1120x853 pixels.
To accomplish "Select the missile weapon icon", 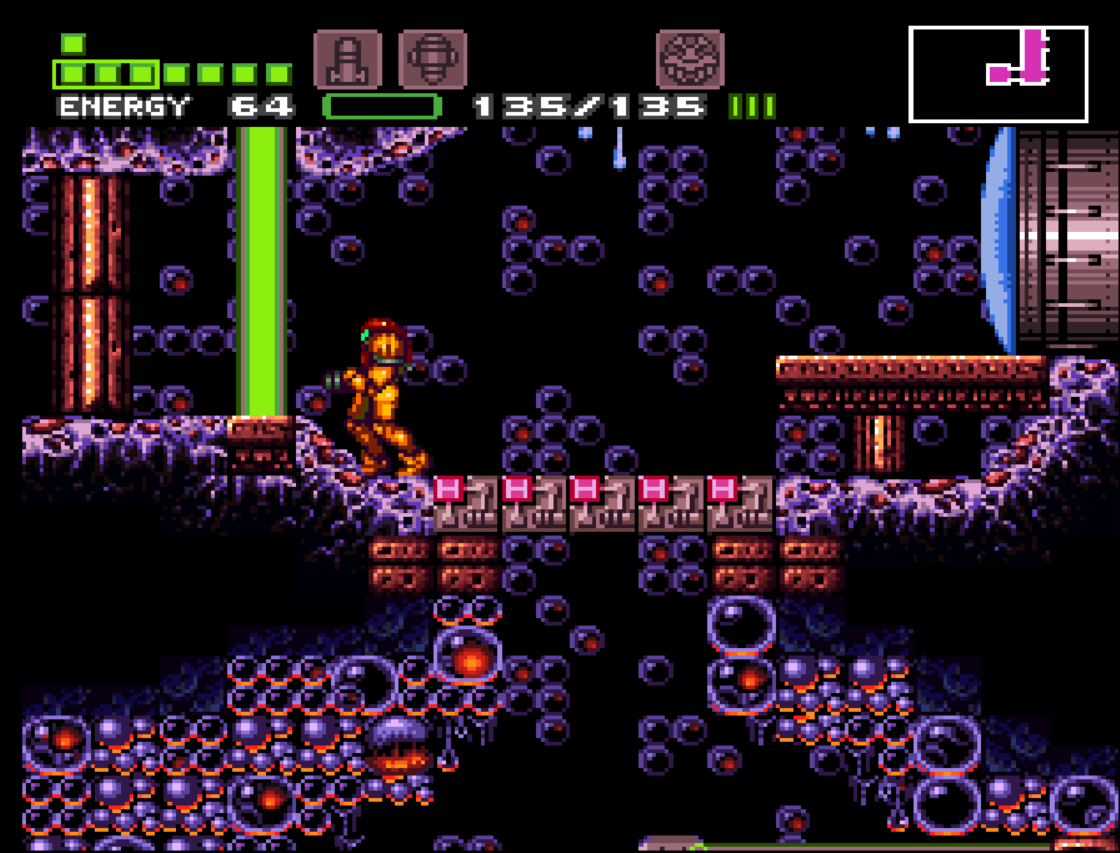I will click(x=347, y=60).
